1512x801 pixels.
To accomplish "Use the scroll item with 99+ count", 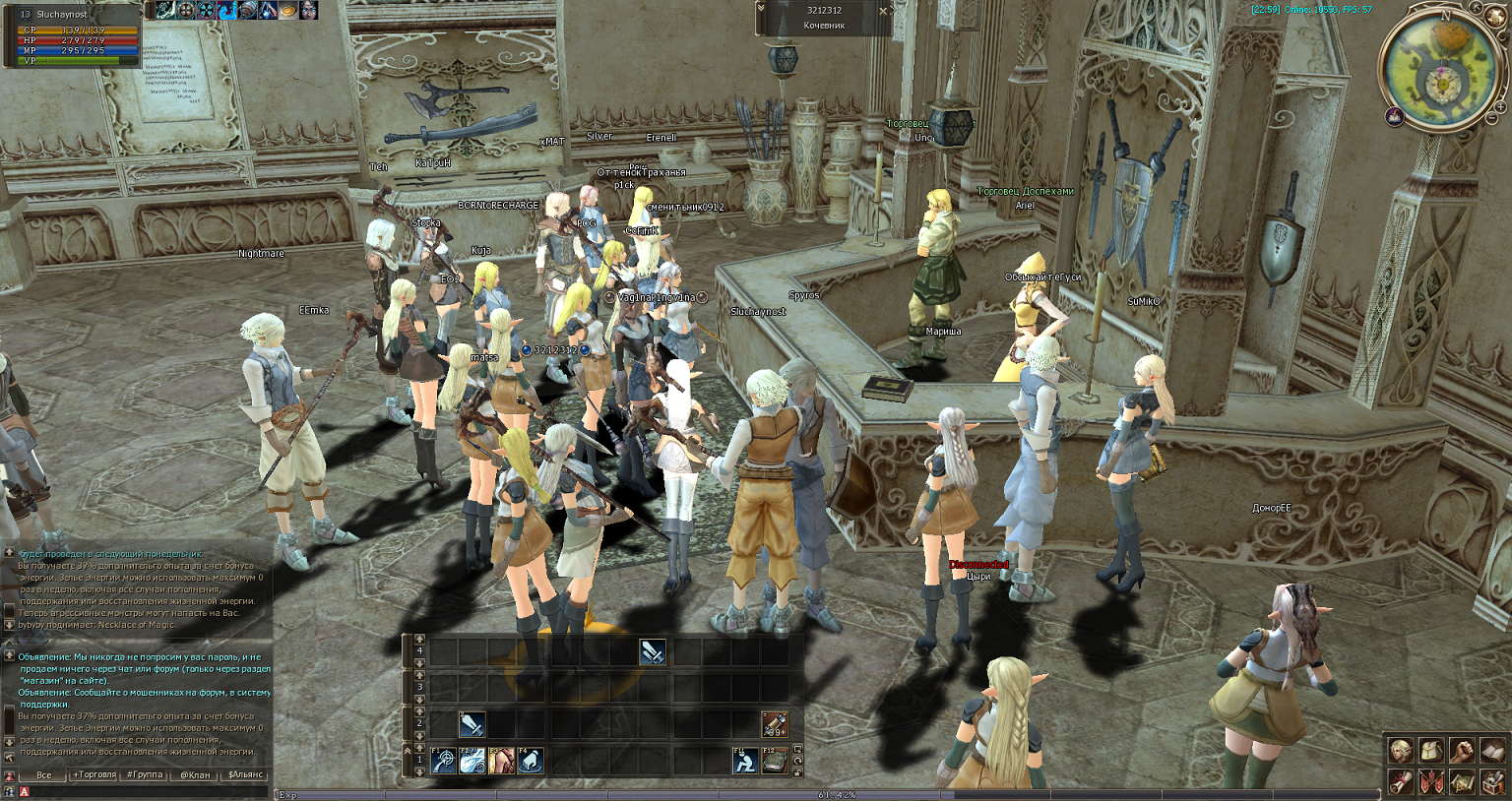I will point(775,725).
